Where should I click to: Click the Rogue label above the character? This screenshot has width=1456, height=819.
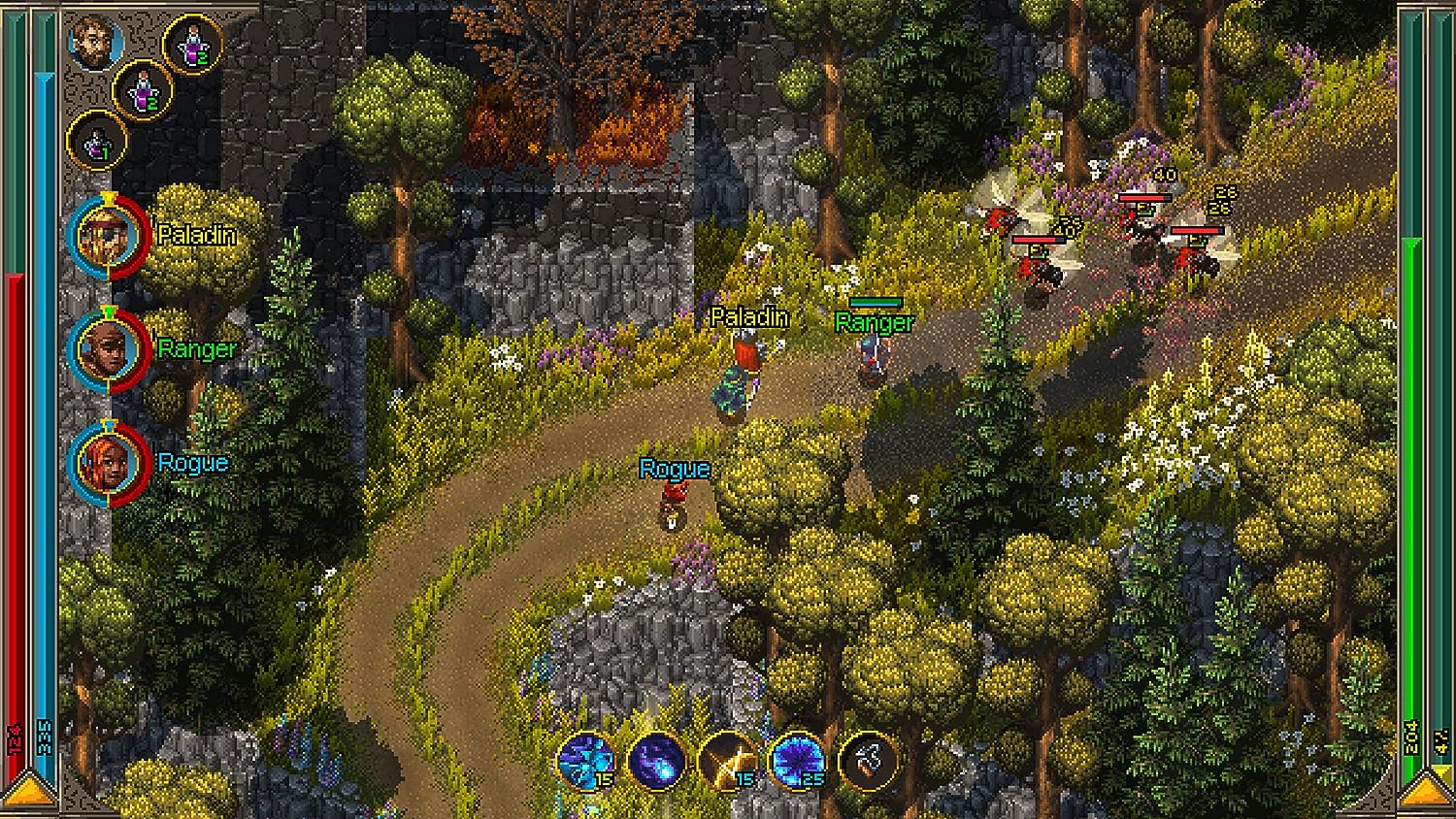[674, 468]
